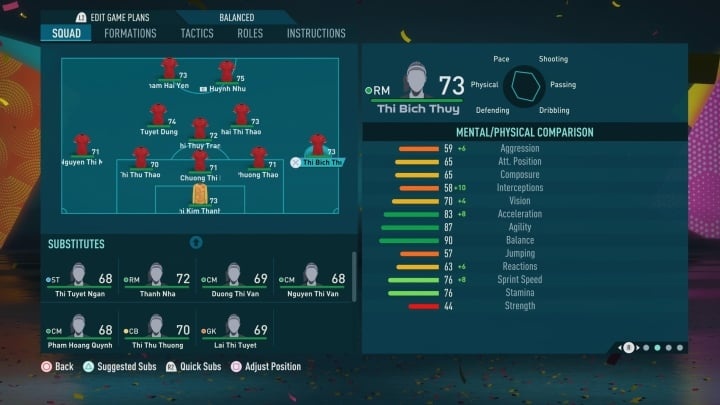Switch to the Formations tab
The image size is (720, 405).
click(x=130, y=33)
